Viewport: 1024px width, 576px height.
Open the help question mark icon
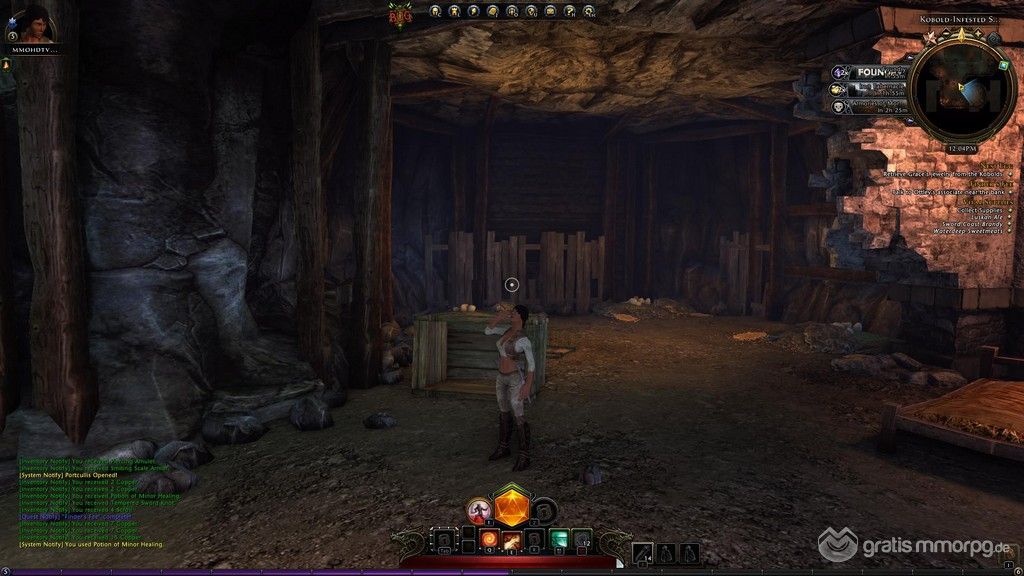pos(570,12)
